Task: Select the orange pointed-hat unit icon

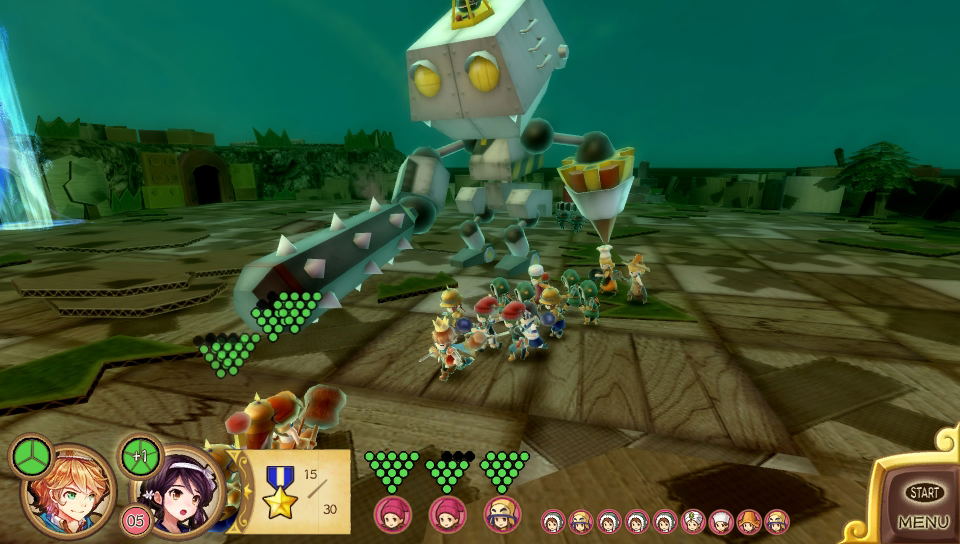Action: 749,521
